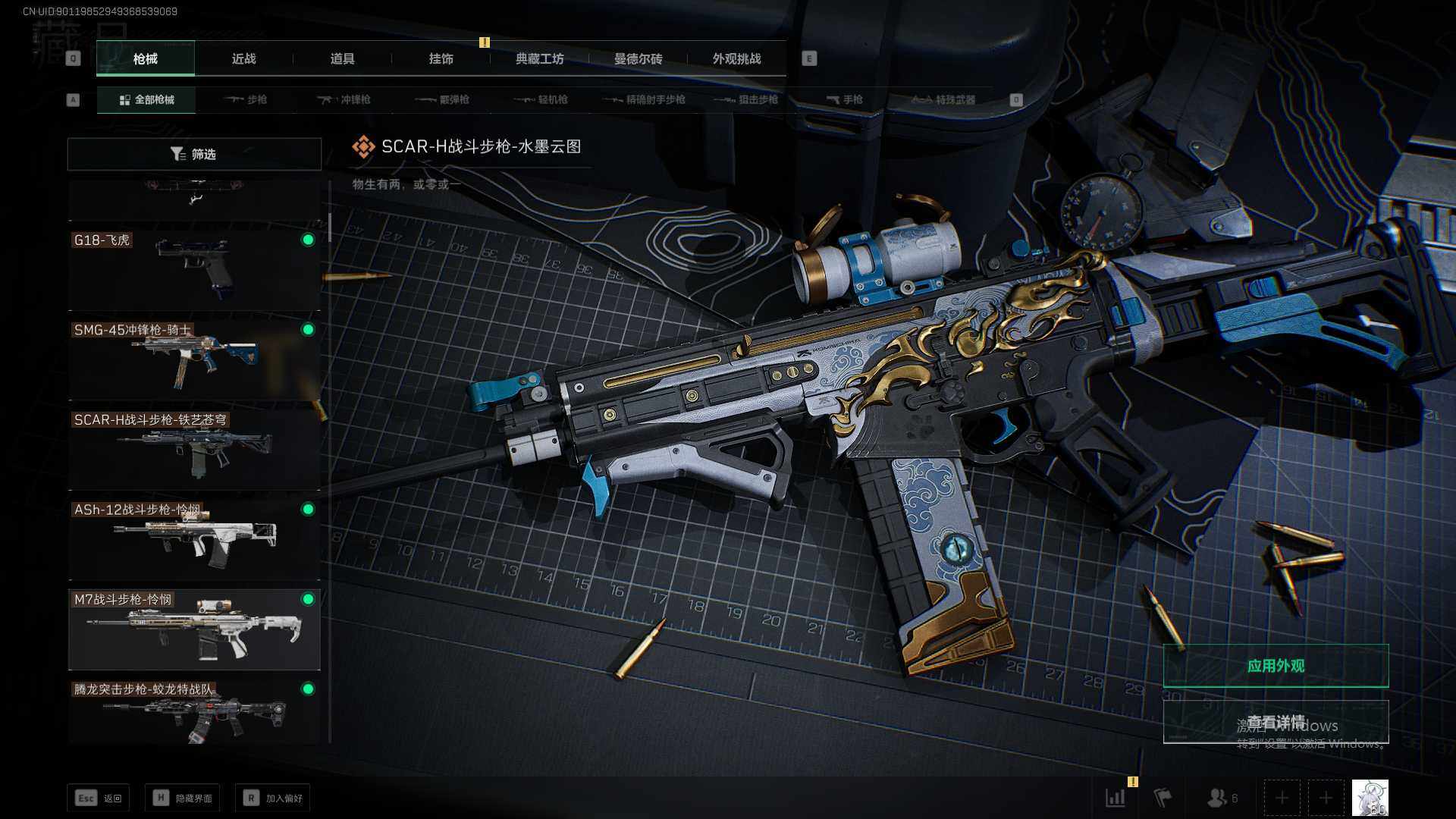Select the ASh-12战斗步枪 skin
Viewport: 1456px width, 819px height.
pyautogui.click(x=194, y=538)
